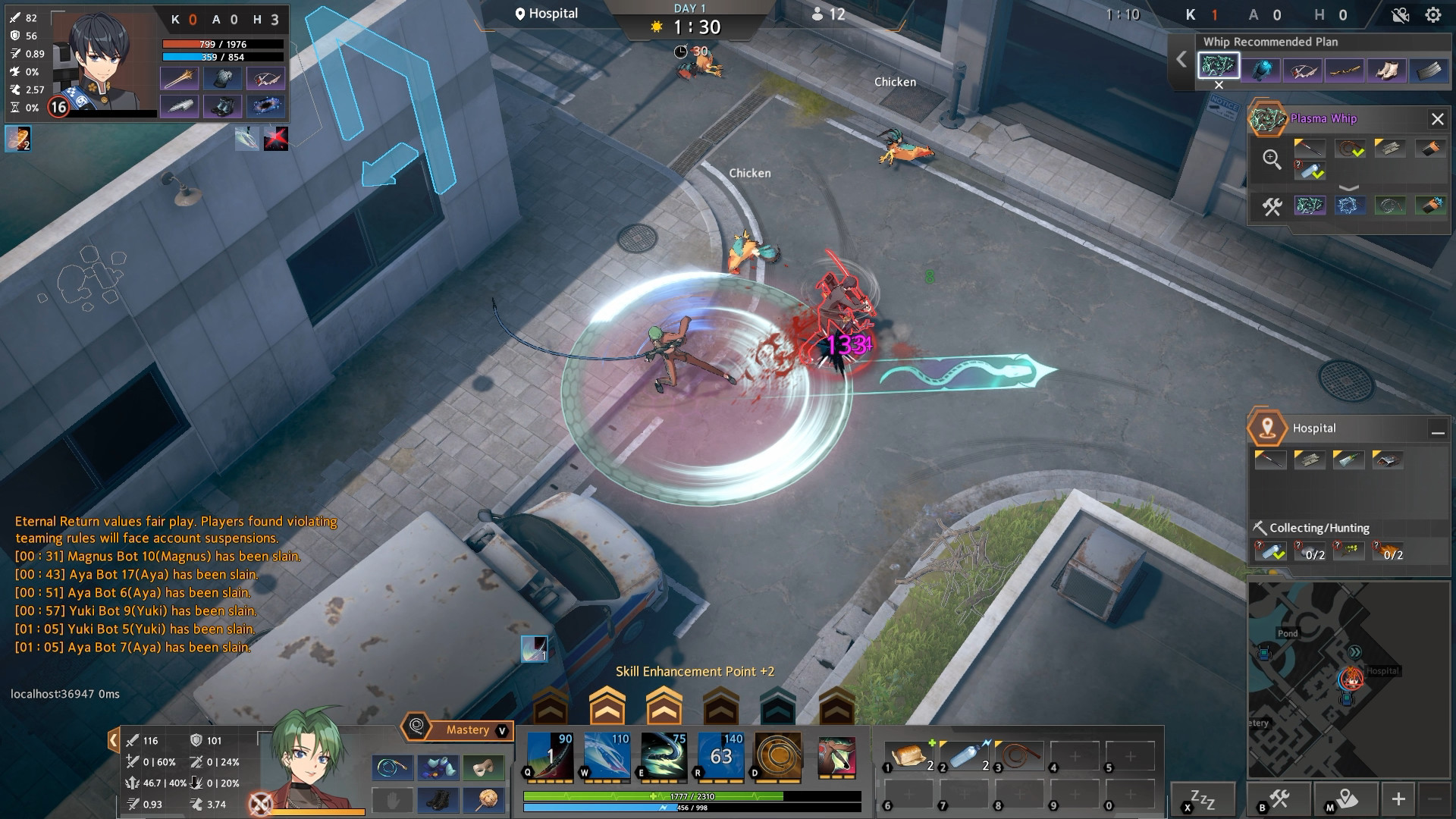
Task: Open the settings gear in the top right
Action: (x=1432, y=13)
